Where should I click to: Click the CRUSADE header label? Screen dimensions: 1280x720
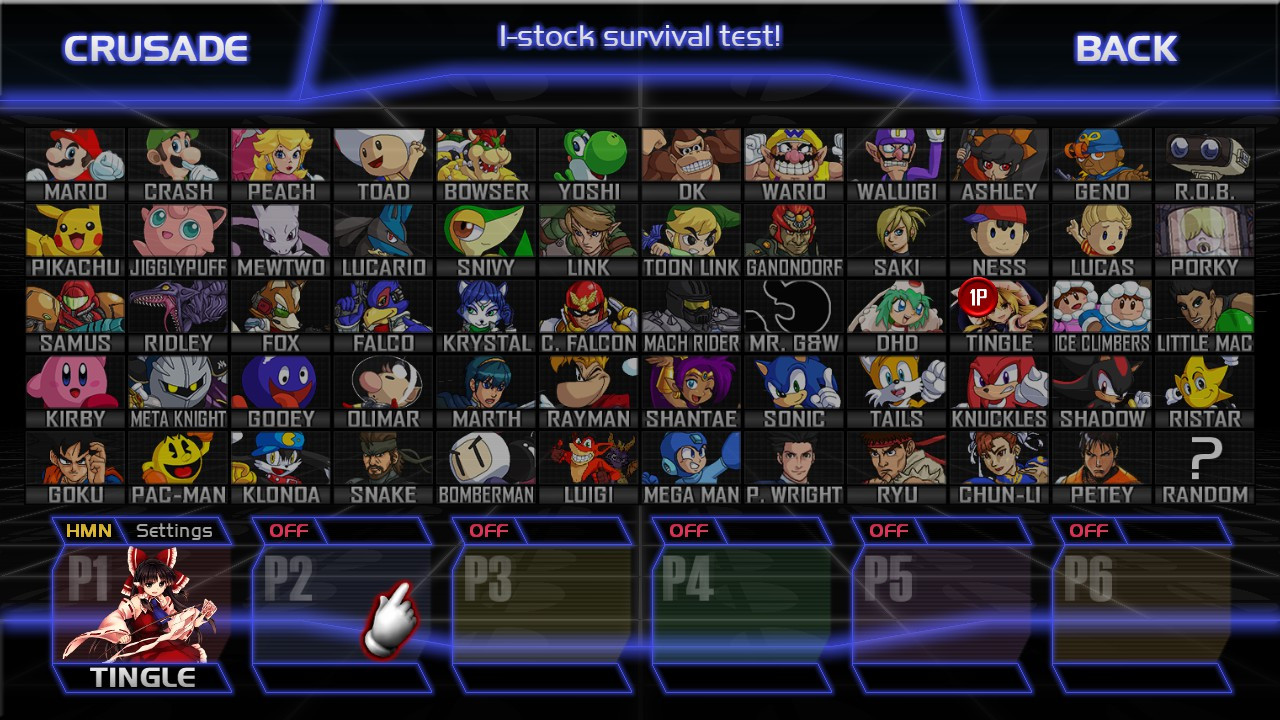click(x=158, y=46)
